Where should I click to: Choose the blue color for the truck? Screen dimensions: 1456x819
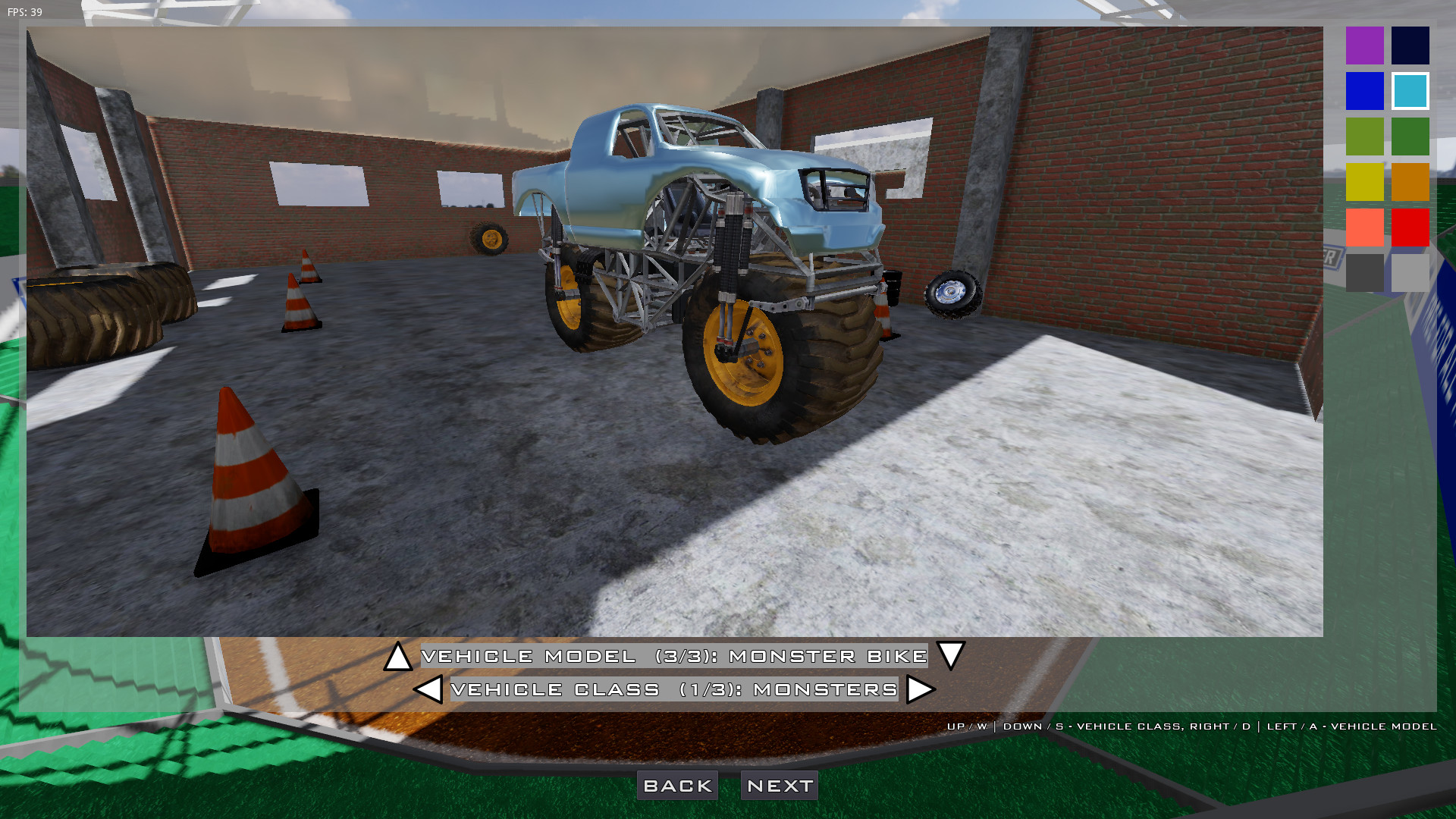pyautogui.click(x=1364, y=90)
